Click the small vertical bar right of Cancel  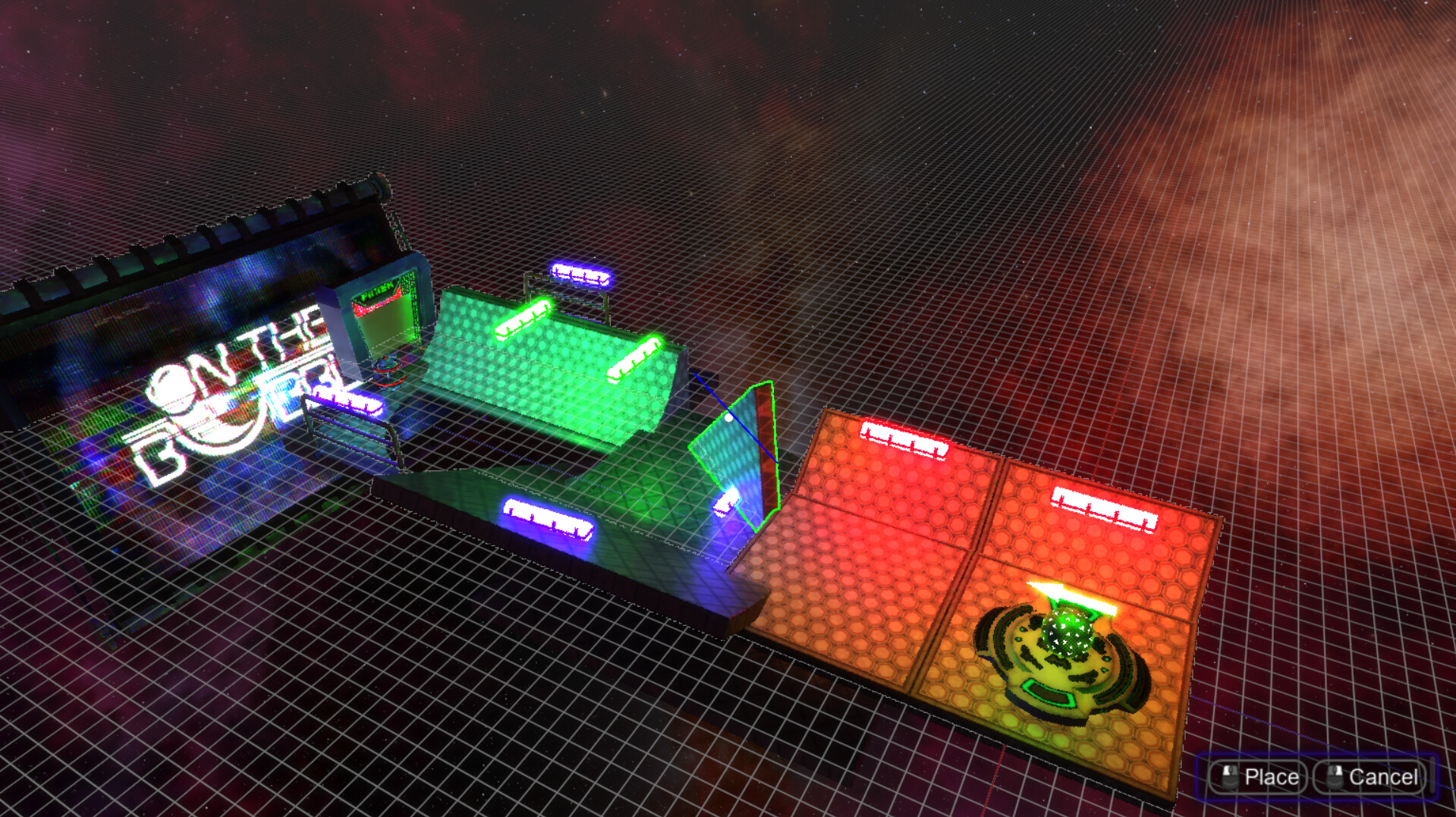pyautogui.click(x=1432, y=774)
